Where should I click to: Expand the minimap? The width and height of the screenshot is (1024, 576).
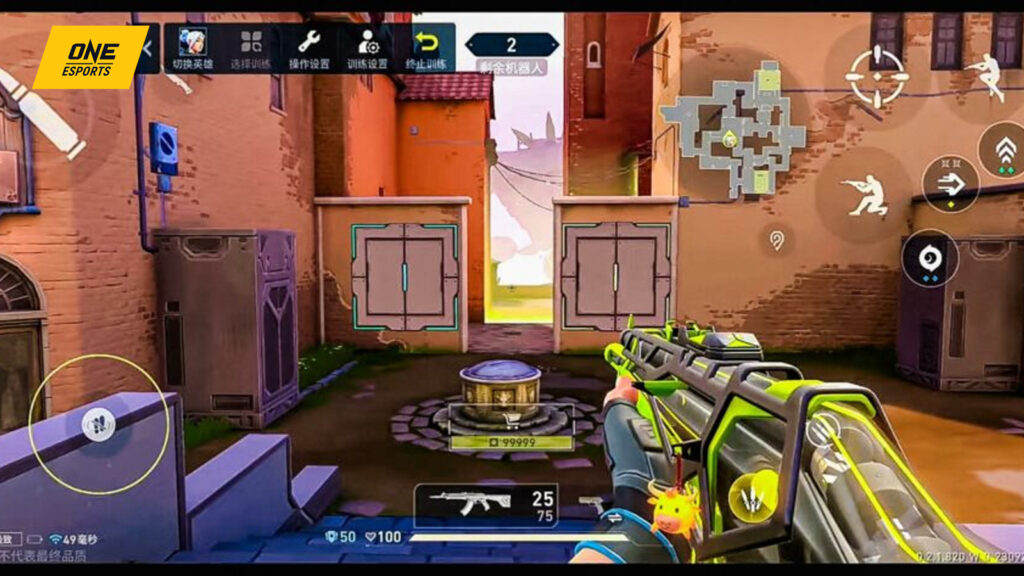735,128
